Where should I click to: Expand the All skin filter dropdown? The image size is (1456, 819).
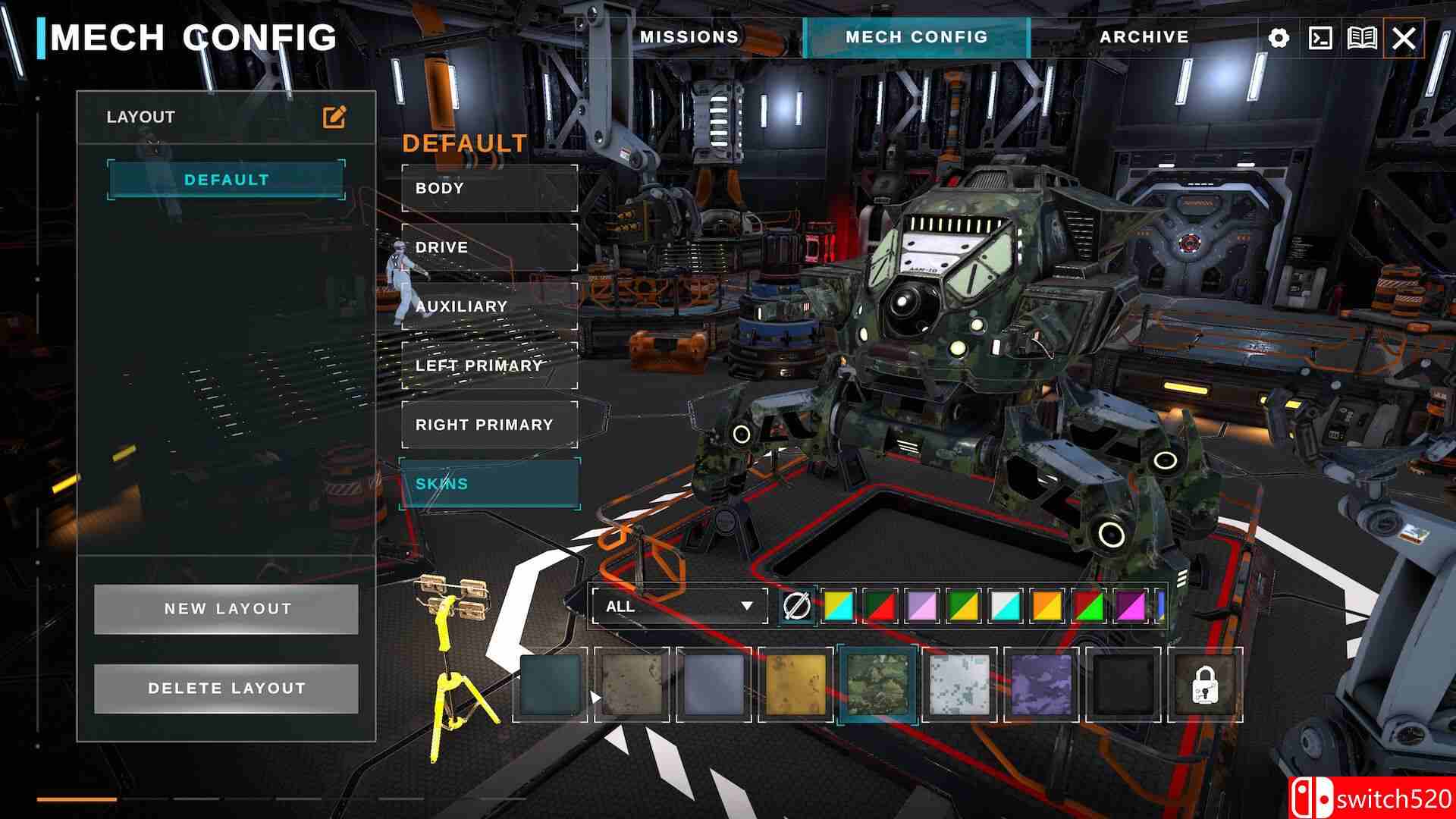[679, 607]
